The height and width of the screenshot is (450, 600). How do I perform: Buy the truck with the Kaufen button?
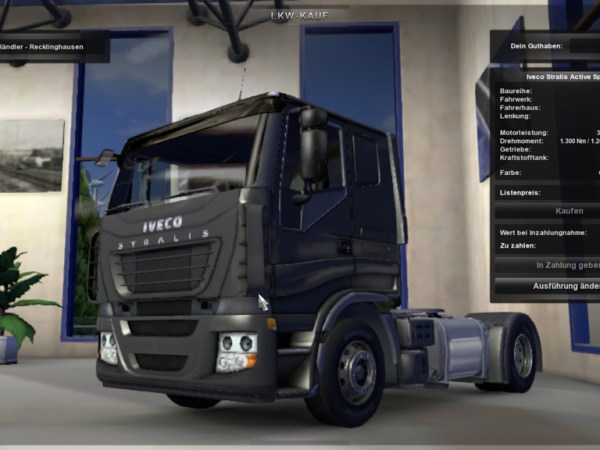tap(567, 212)
